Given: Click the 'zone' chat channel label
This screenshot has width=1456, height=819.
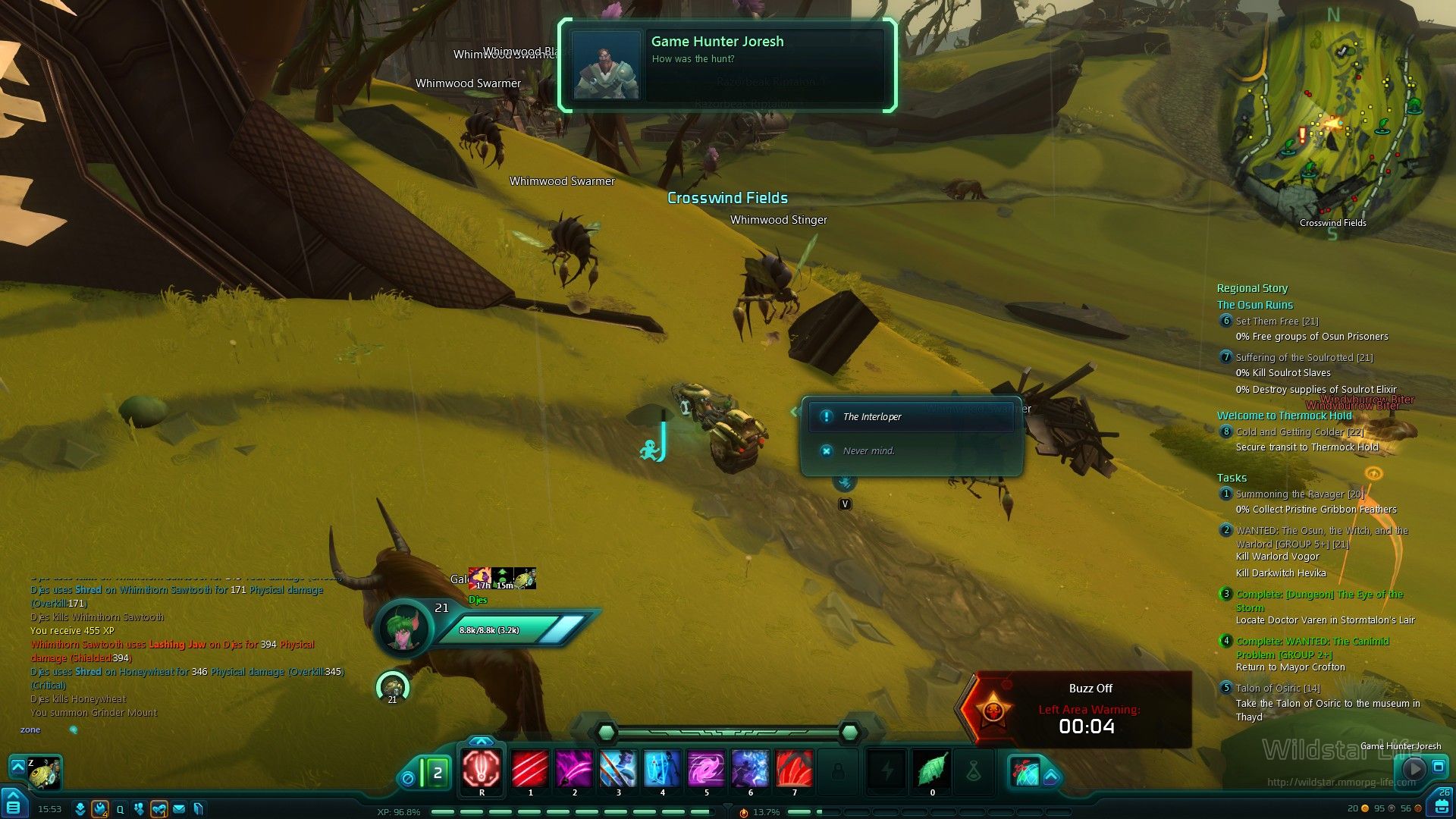Looking at the screenshot, I should [30, 730].
